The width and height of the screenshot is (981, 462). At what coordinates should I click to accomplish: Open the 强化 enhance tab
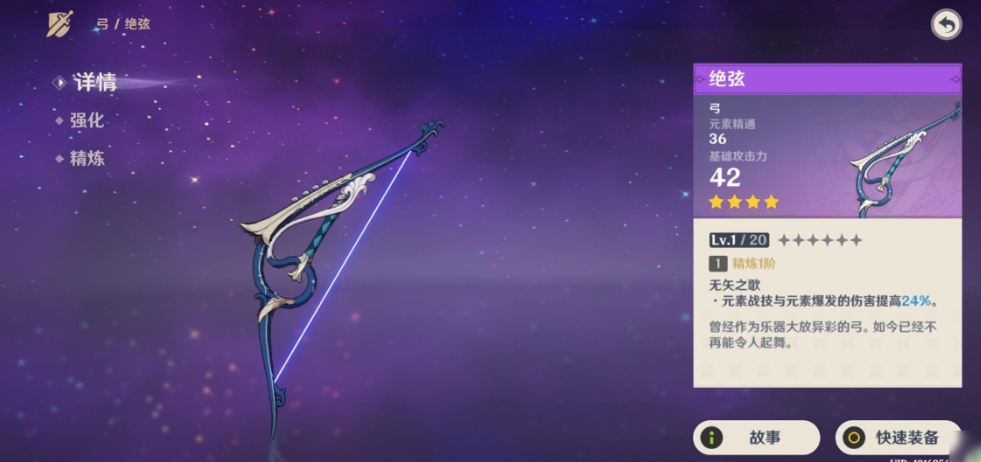coord(86,120)
